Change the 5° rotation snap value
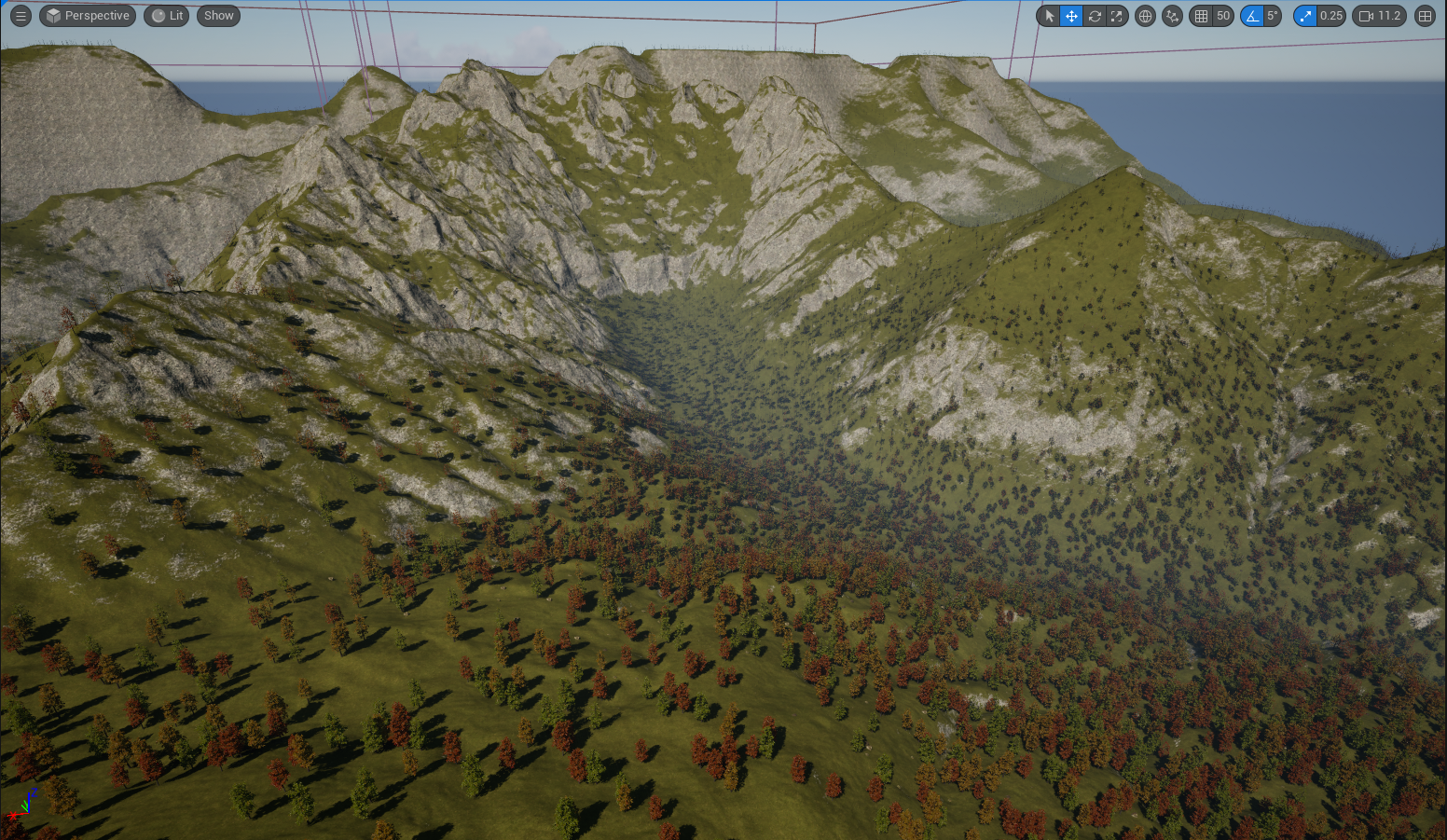Viewport: 1447px width, 840px height. point(1272,16)
